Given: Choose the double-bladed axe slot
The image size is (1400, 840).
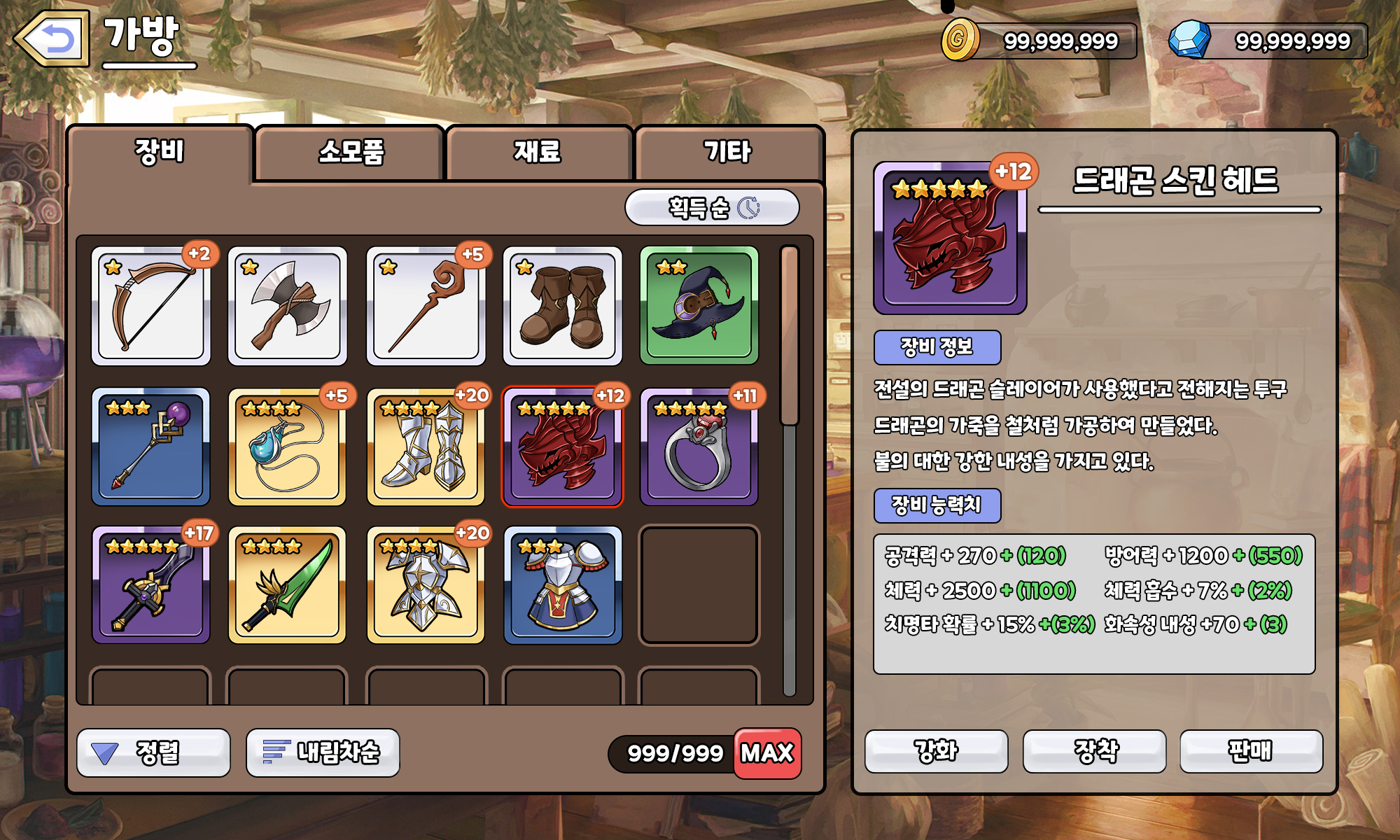Looking at the screenshot, I should [x=288, y=306].
